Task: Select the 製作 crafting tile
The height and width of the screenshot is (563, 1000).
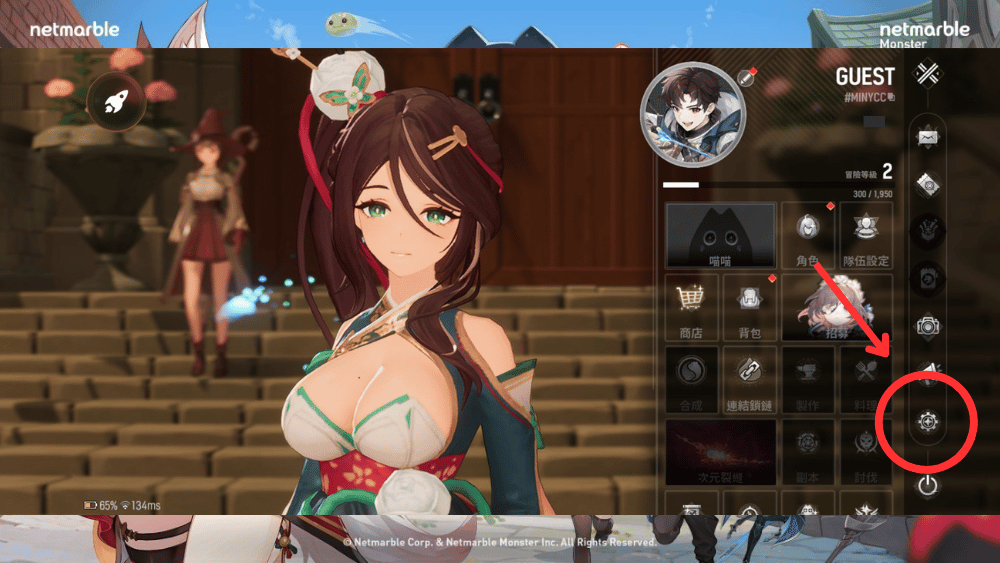Action: 808,379
